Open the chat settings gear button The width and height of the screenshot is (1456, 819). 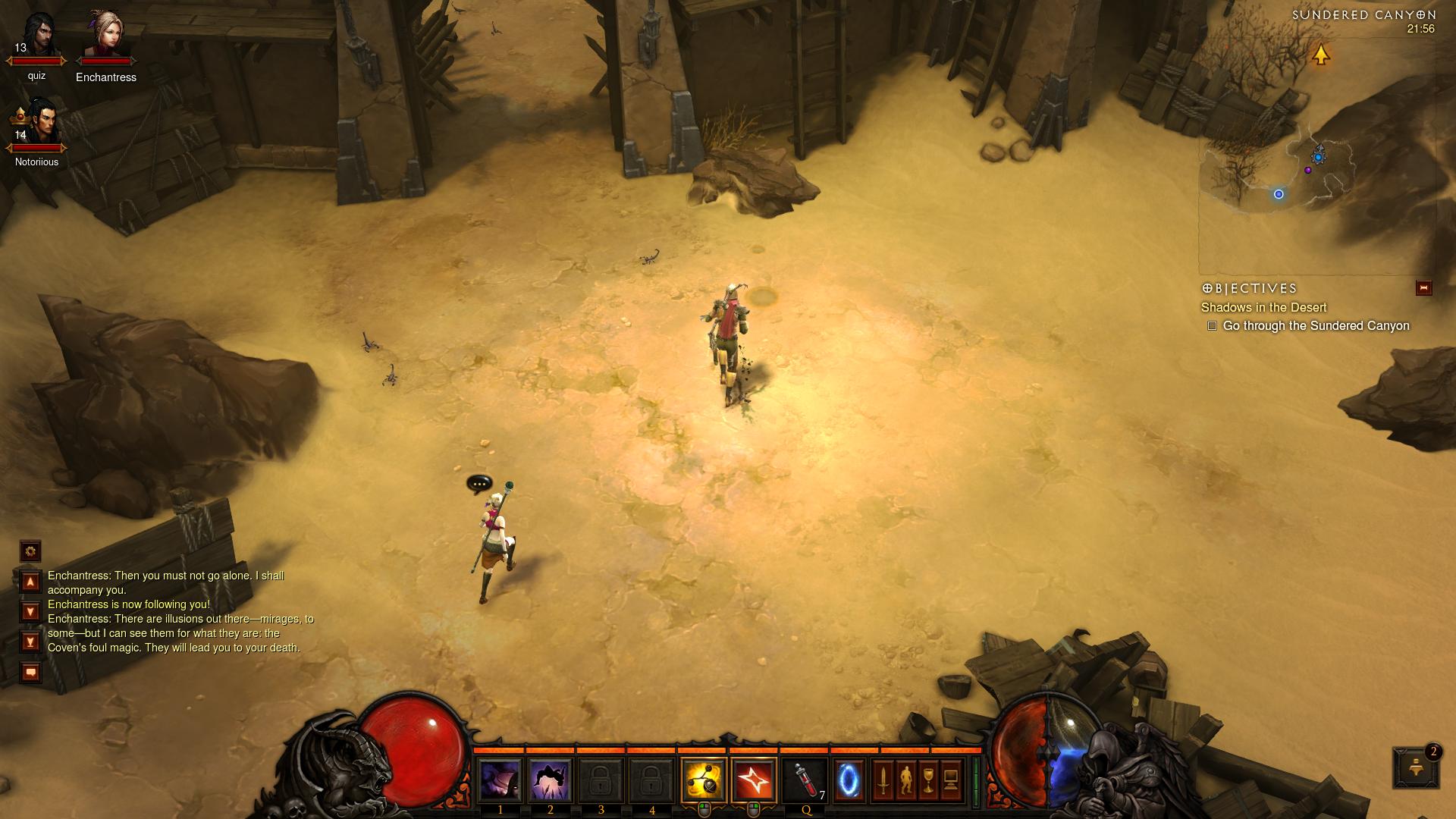point(30,551)
